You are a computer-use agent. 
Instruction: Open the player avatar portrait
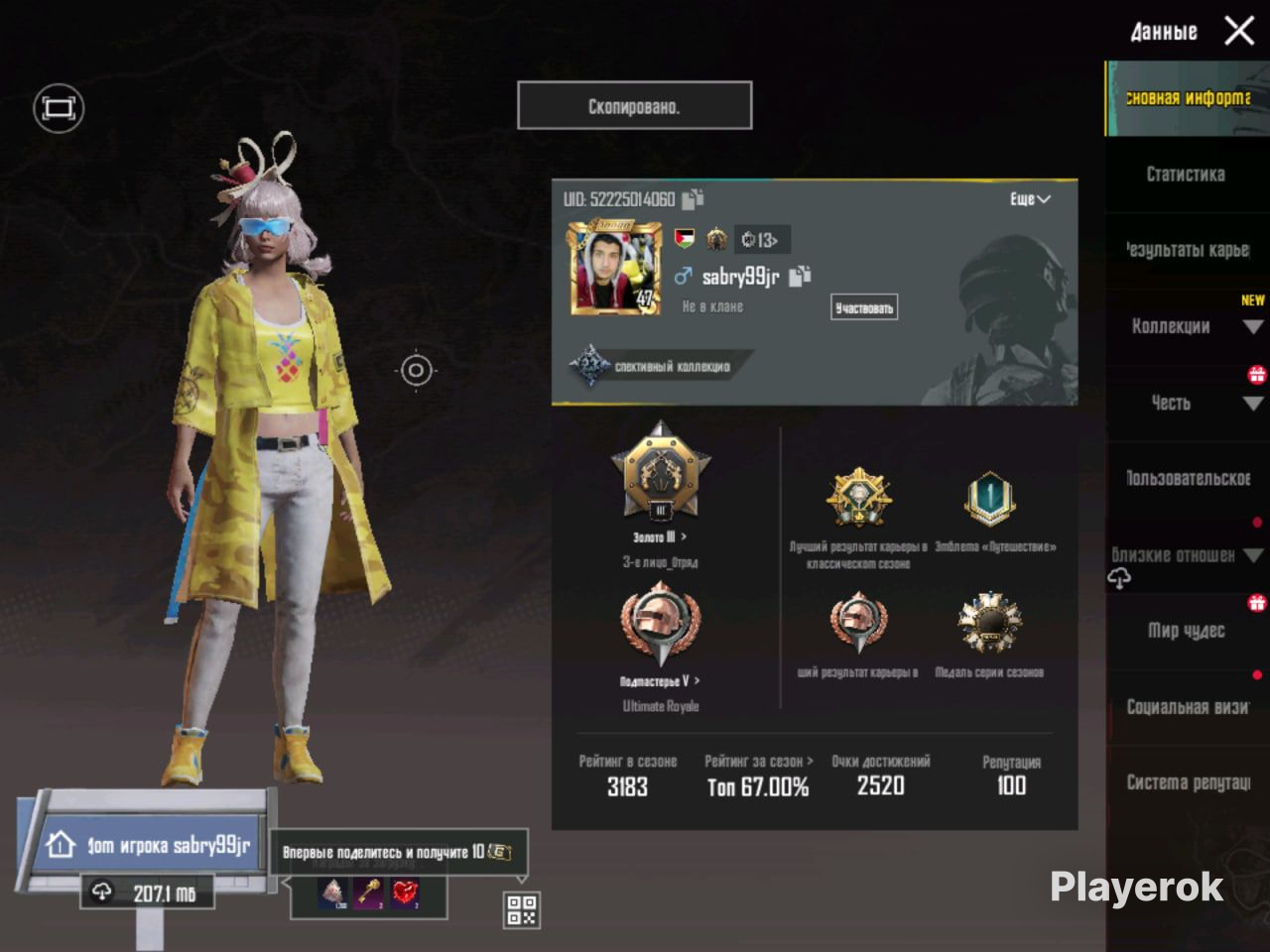pyautogui.click(x=615, y=269)
